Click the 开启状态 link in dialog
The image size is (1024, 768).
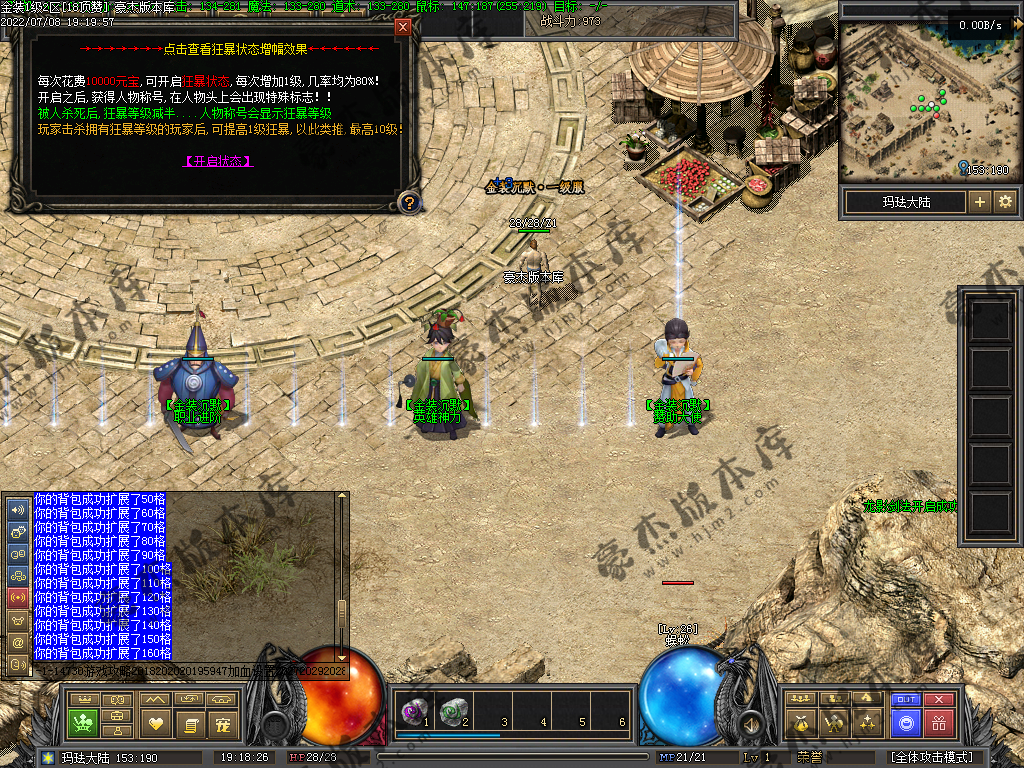click(x=218, y=161)
